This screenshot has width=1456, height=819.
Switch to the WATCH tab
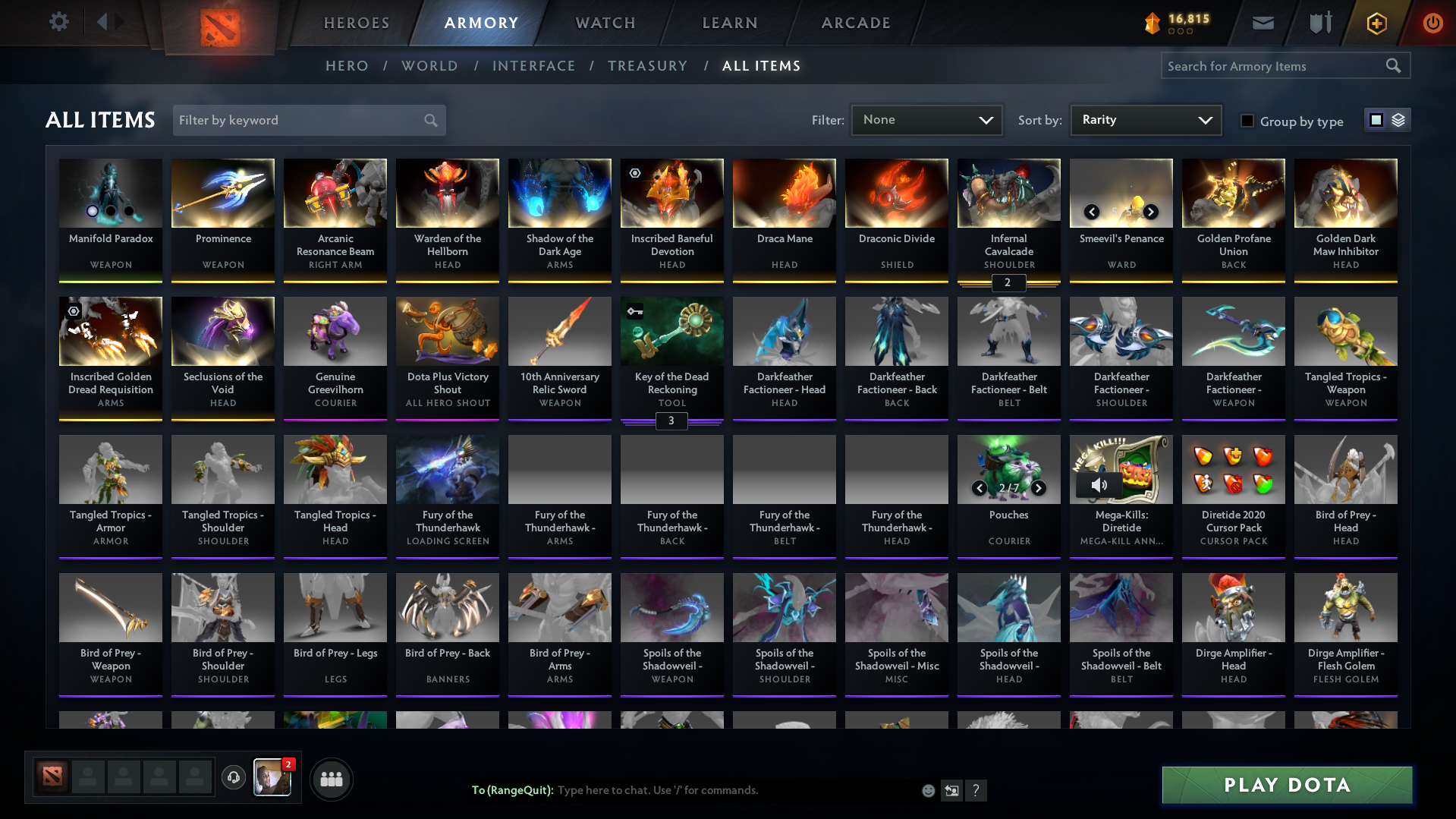click(x=605, y=23)
